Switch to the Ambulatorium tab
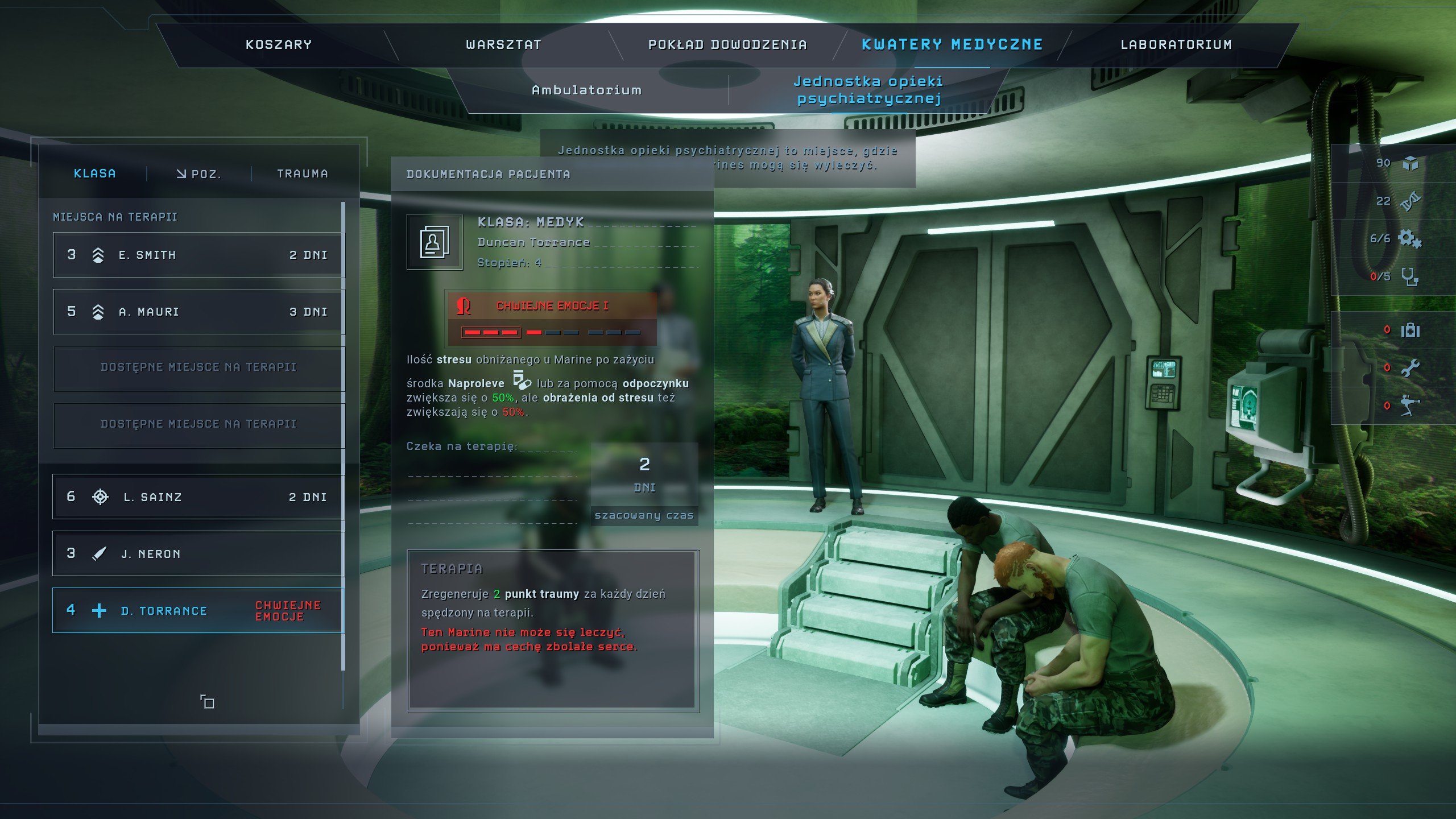 587,89
